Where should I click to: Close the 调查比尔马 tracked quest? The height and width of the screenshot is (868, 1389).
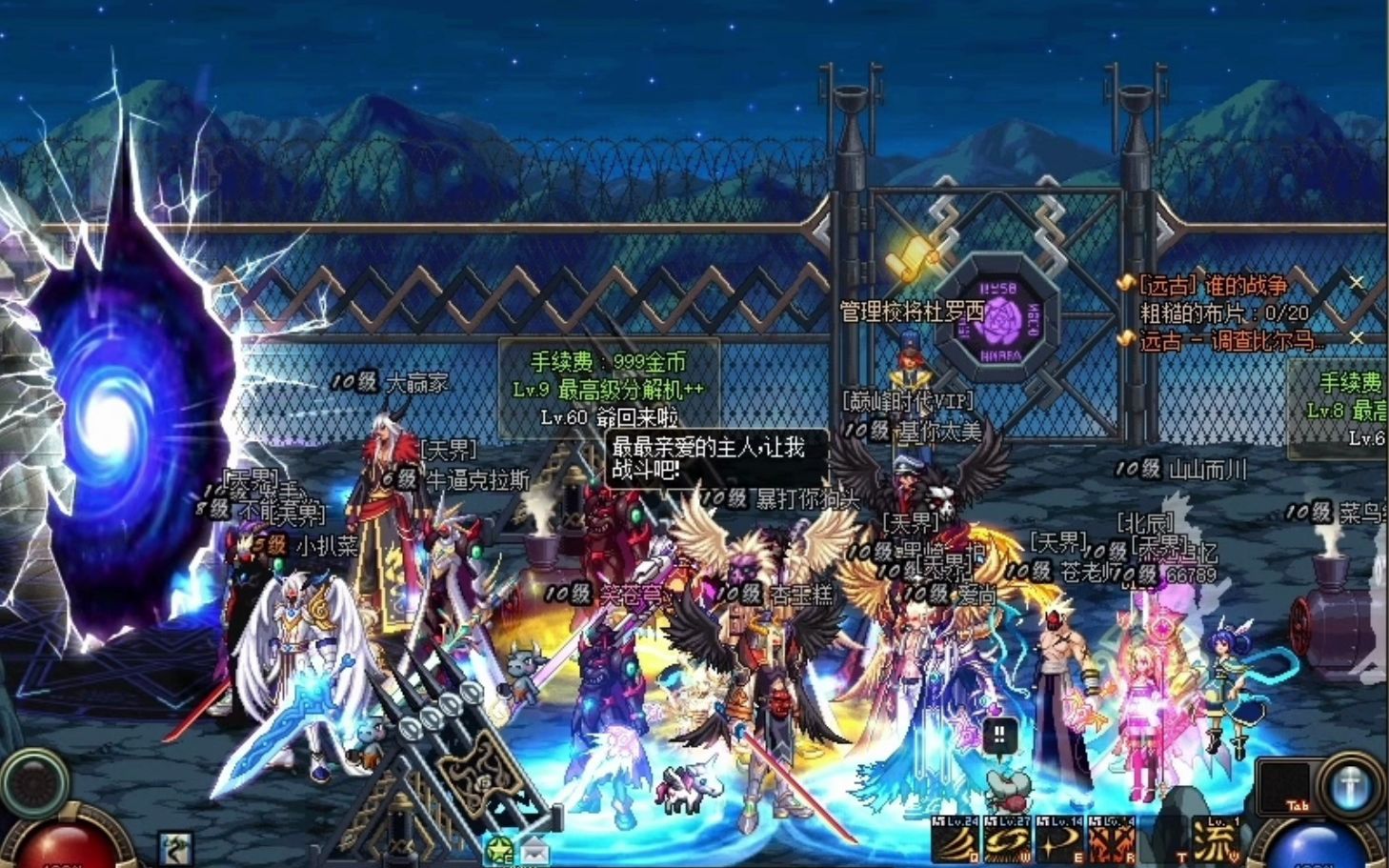(x=1357, y=338)
